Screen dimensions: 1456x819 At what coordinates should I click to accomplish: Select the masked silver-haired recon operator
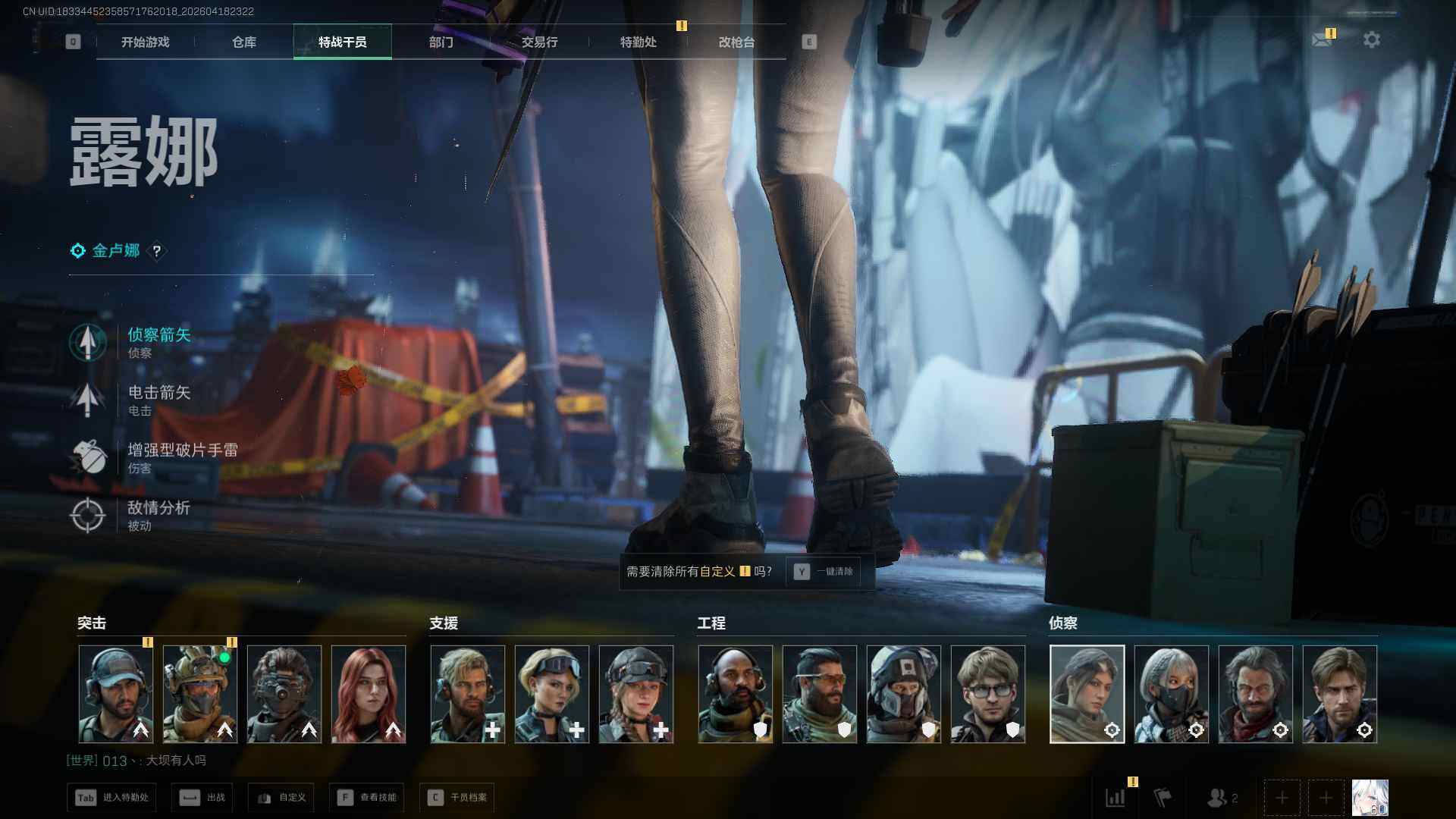tap(1171, 694)
